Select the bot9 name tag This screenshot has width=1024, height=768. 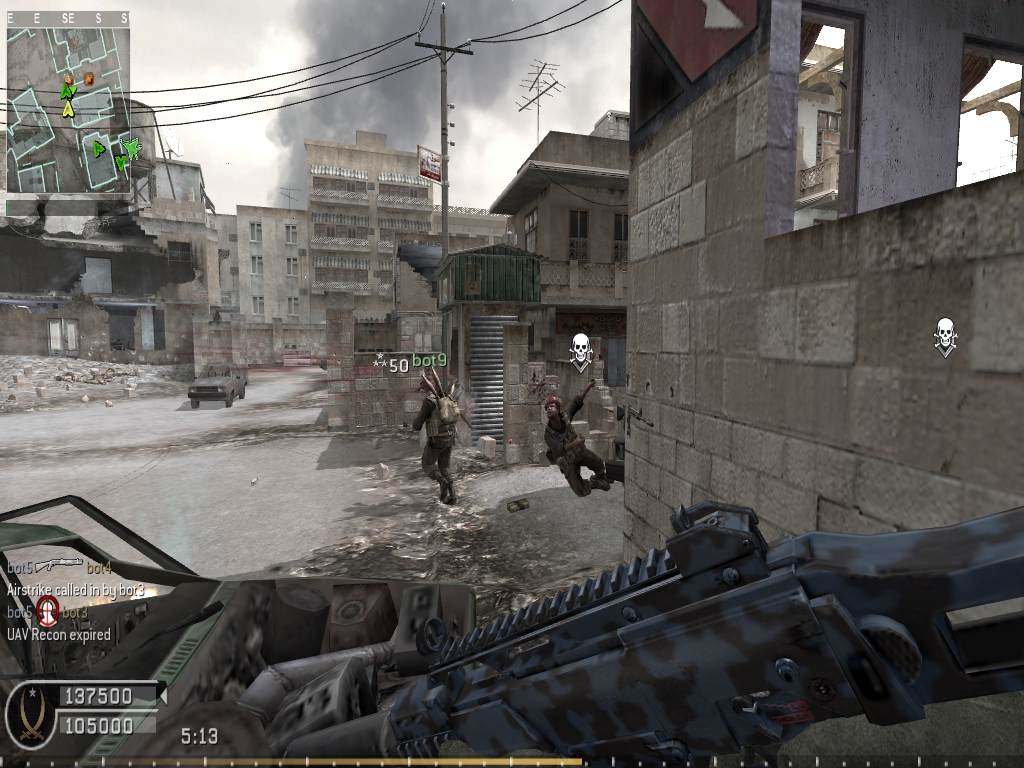pos(429,361)
